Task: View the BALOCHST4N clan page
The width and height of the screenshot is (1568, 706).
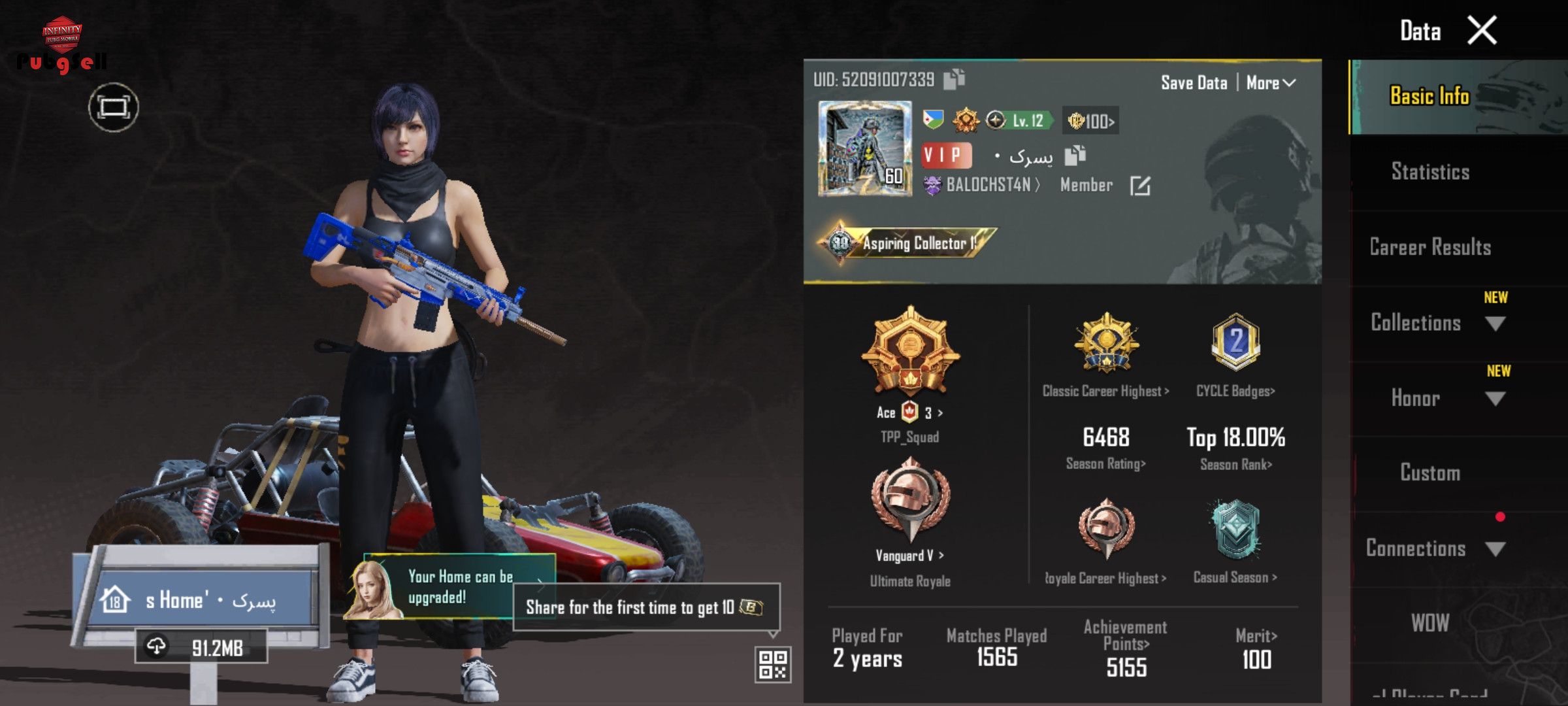Action: tap(988, 186)
